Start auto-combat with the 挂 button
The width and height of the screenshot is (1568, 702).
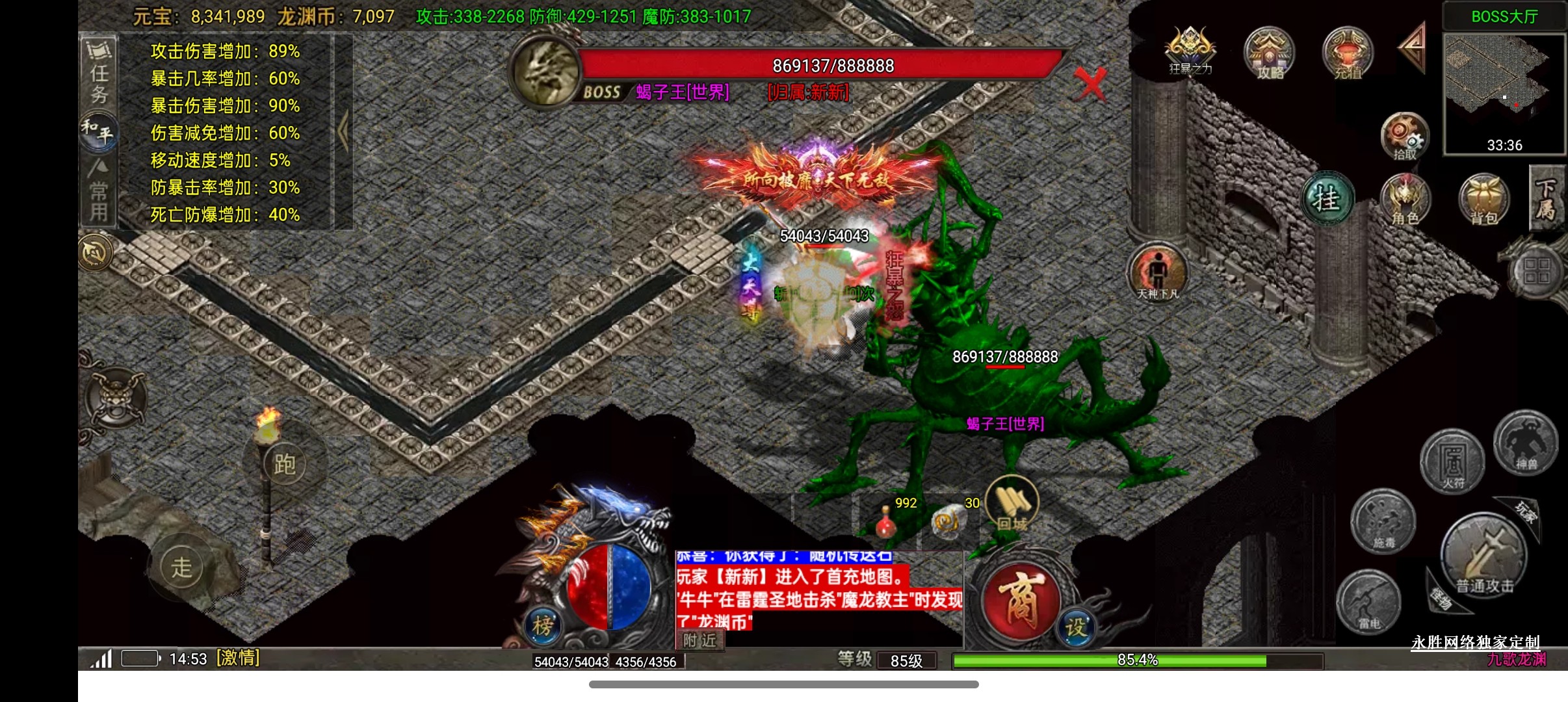point(1328,199)
